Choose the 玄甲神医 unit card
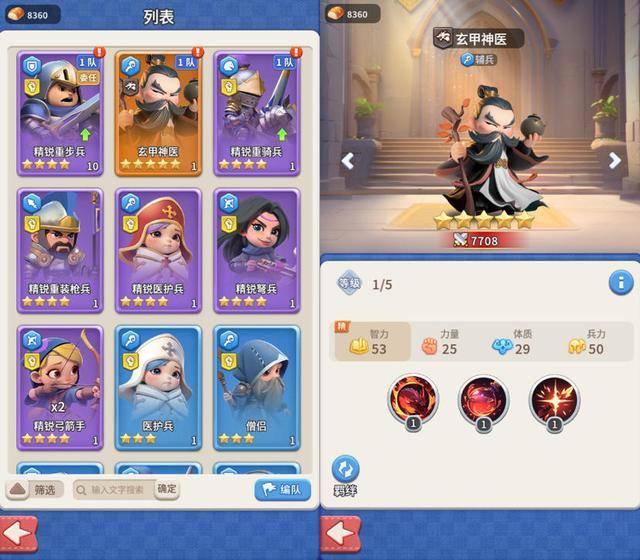 (x=158, y=111)
